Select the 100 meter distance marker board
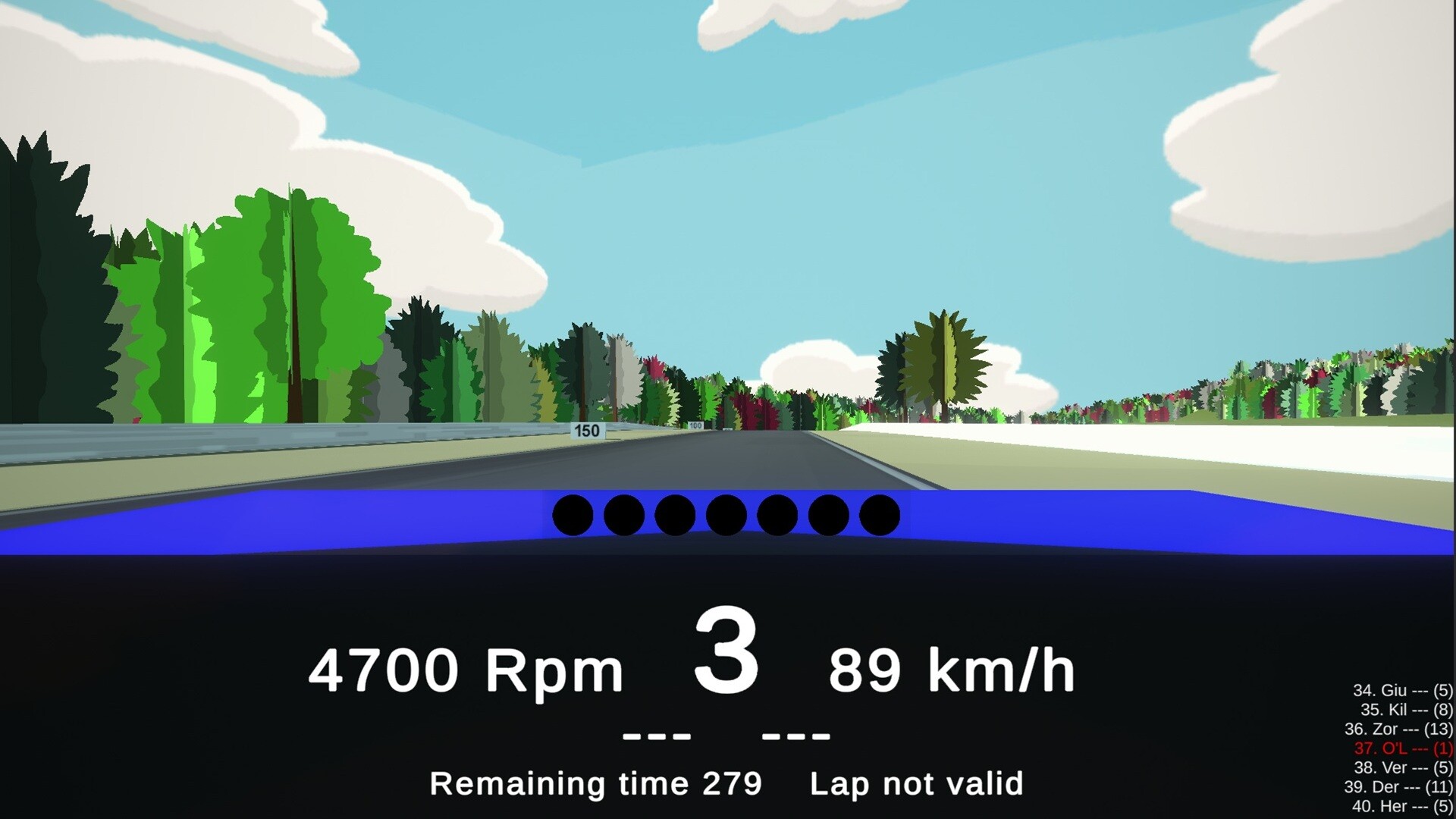Image resolution: width=1456 pixels, height=819 pixels. [697, 425]
